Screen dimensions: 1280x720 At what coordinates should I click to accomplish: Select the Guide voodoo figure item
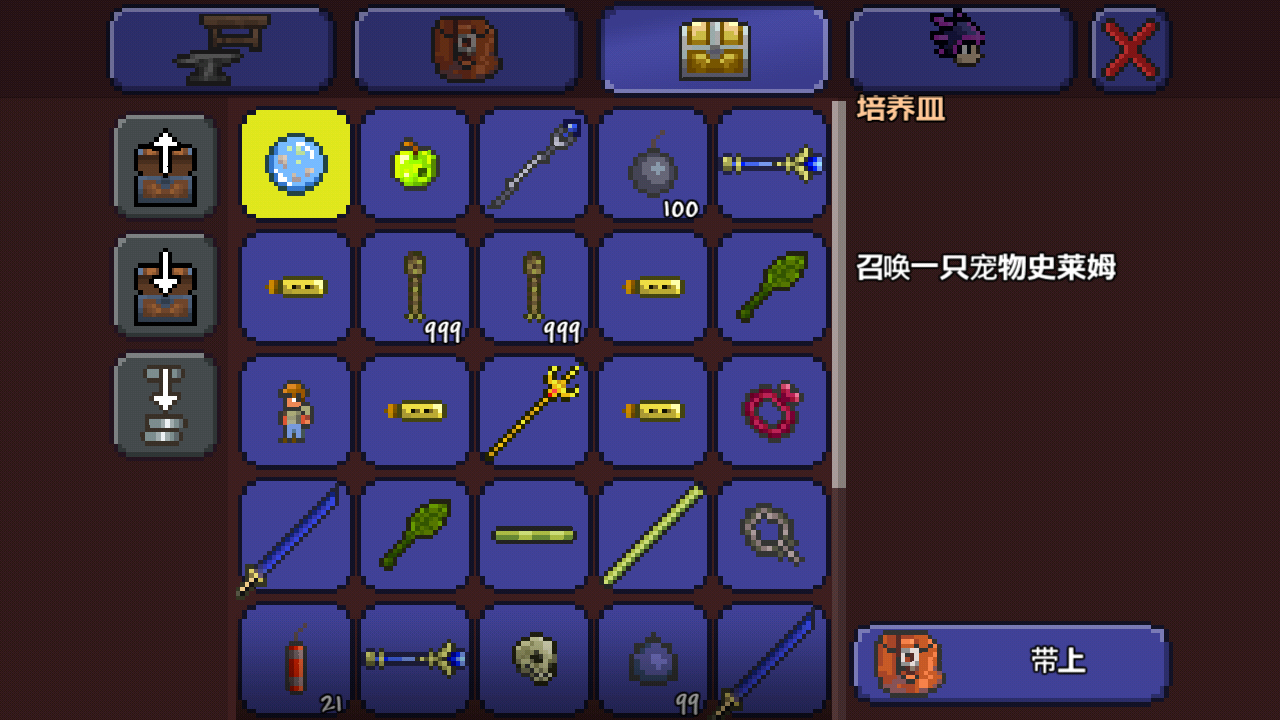(294, 411)
